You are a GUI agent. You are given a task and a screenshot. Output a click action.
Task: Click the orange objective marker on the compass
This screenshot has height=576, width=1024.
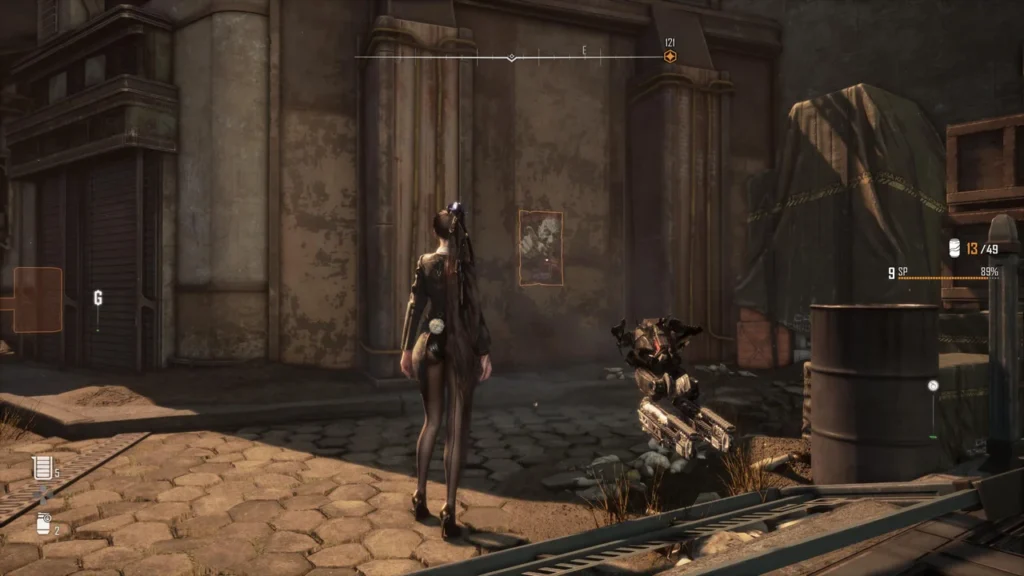(670, 57)
